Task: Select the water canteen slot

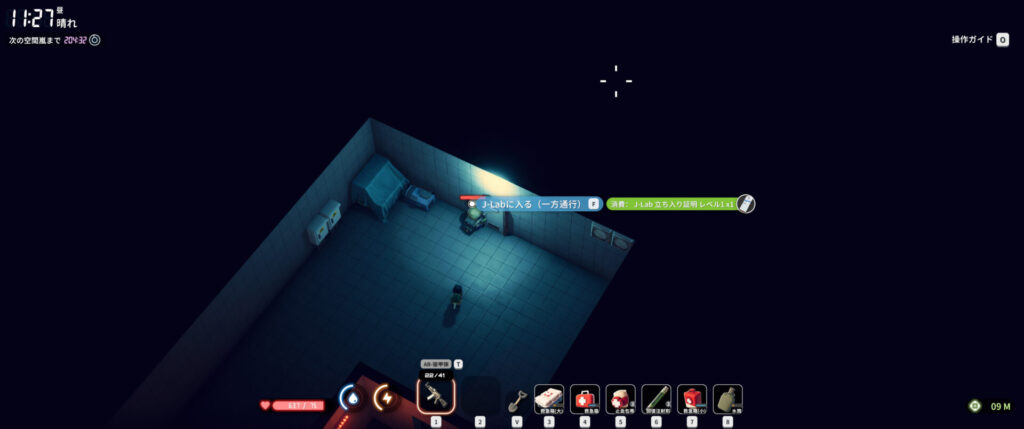Action: [727, 398]
